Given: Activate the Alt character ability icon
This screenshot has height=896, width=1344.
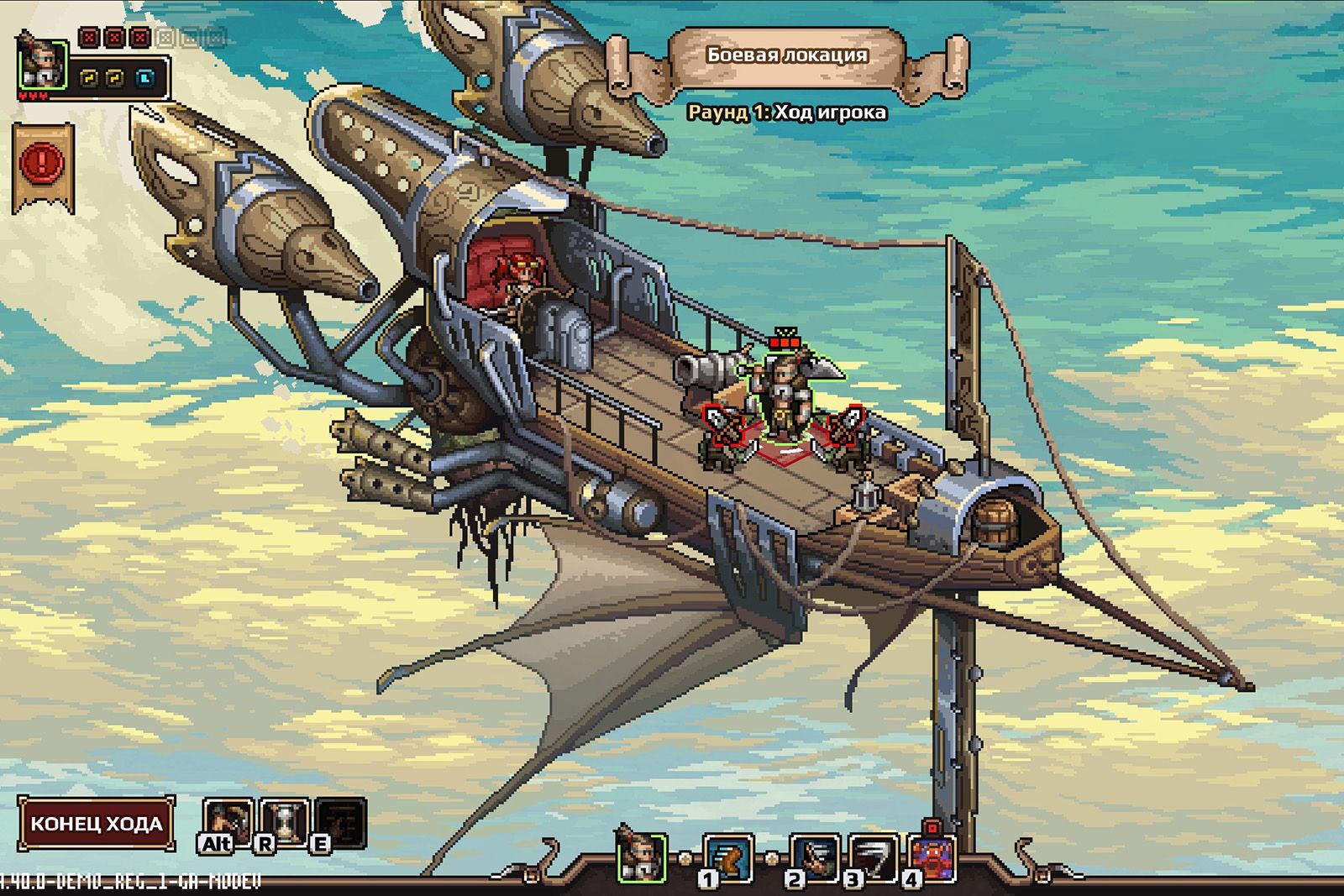Looking at the screenshot, I should [227, 821].
